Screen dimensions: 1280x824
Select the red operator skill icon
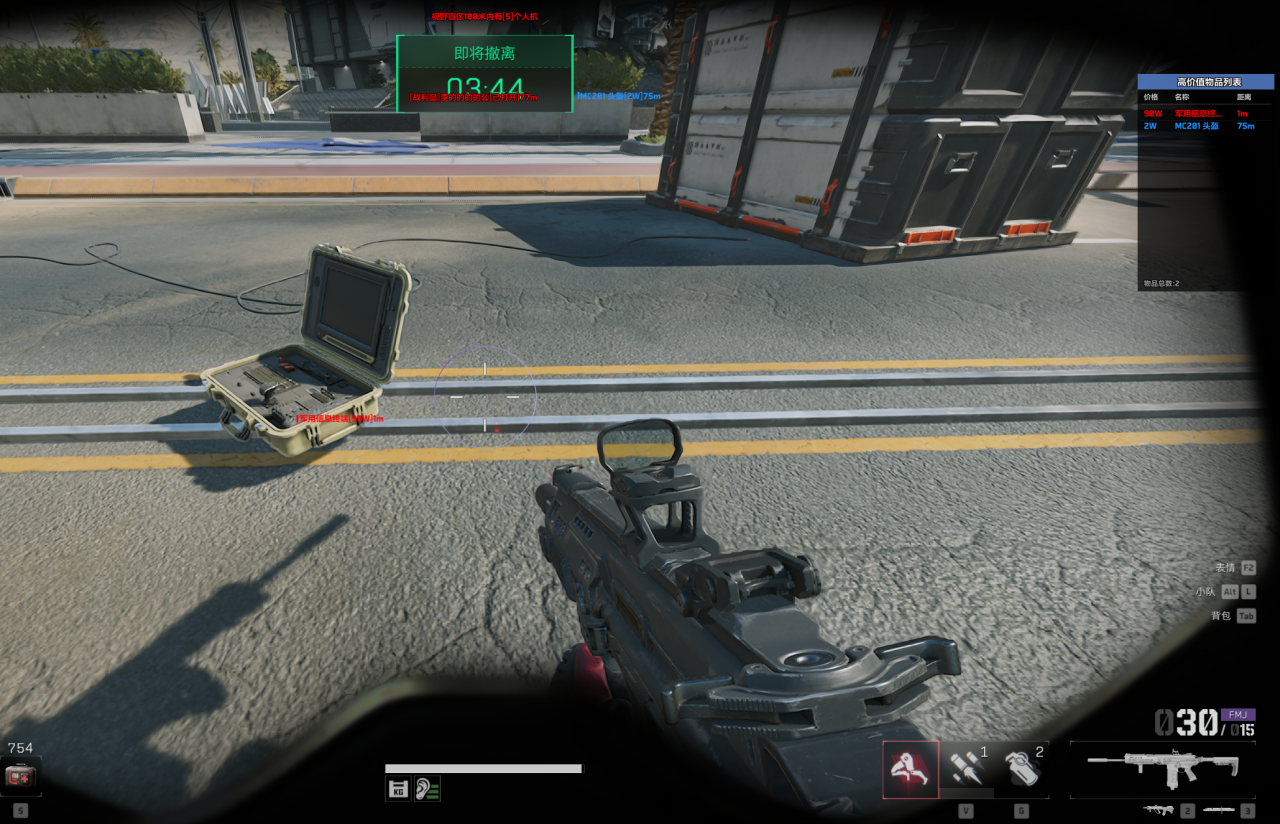[910, 769]
